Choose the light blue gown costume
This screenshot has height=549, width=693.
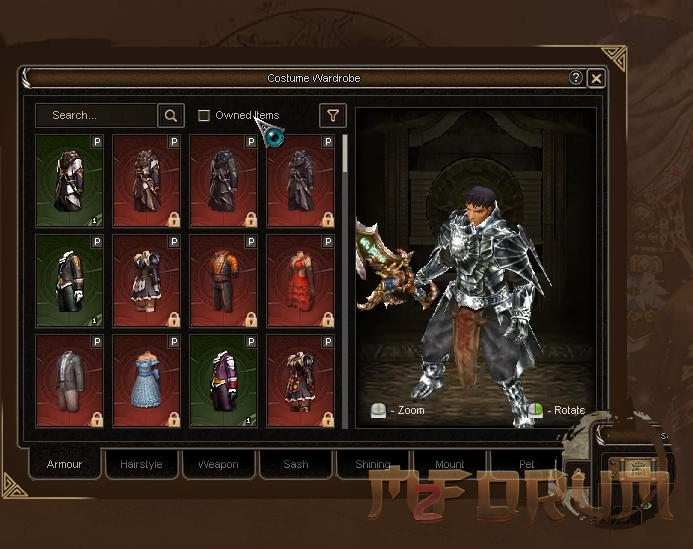click(x=147, y=380)
